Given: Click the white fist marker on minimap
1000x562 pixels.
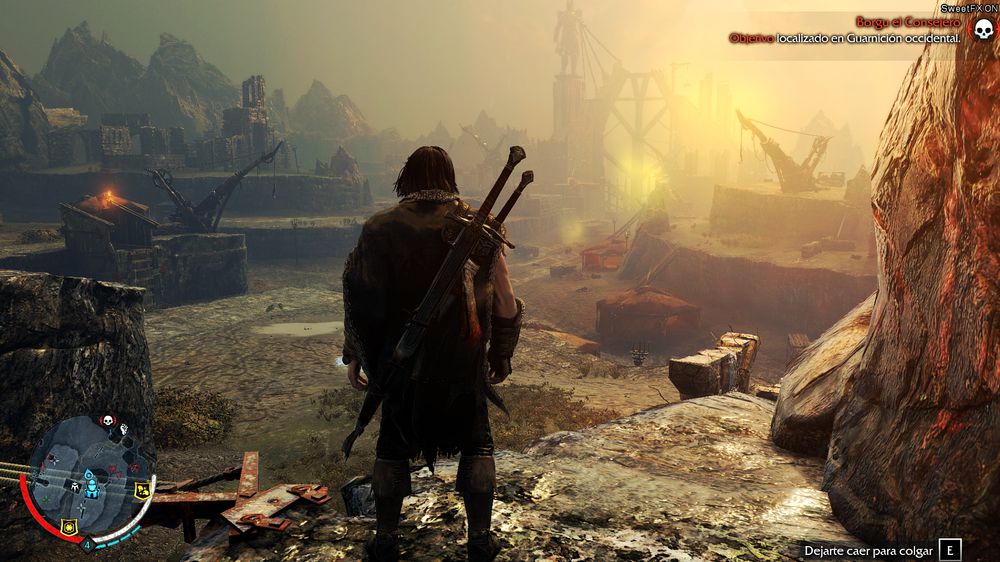Looking at the screenshot, I should 124,430.
